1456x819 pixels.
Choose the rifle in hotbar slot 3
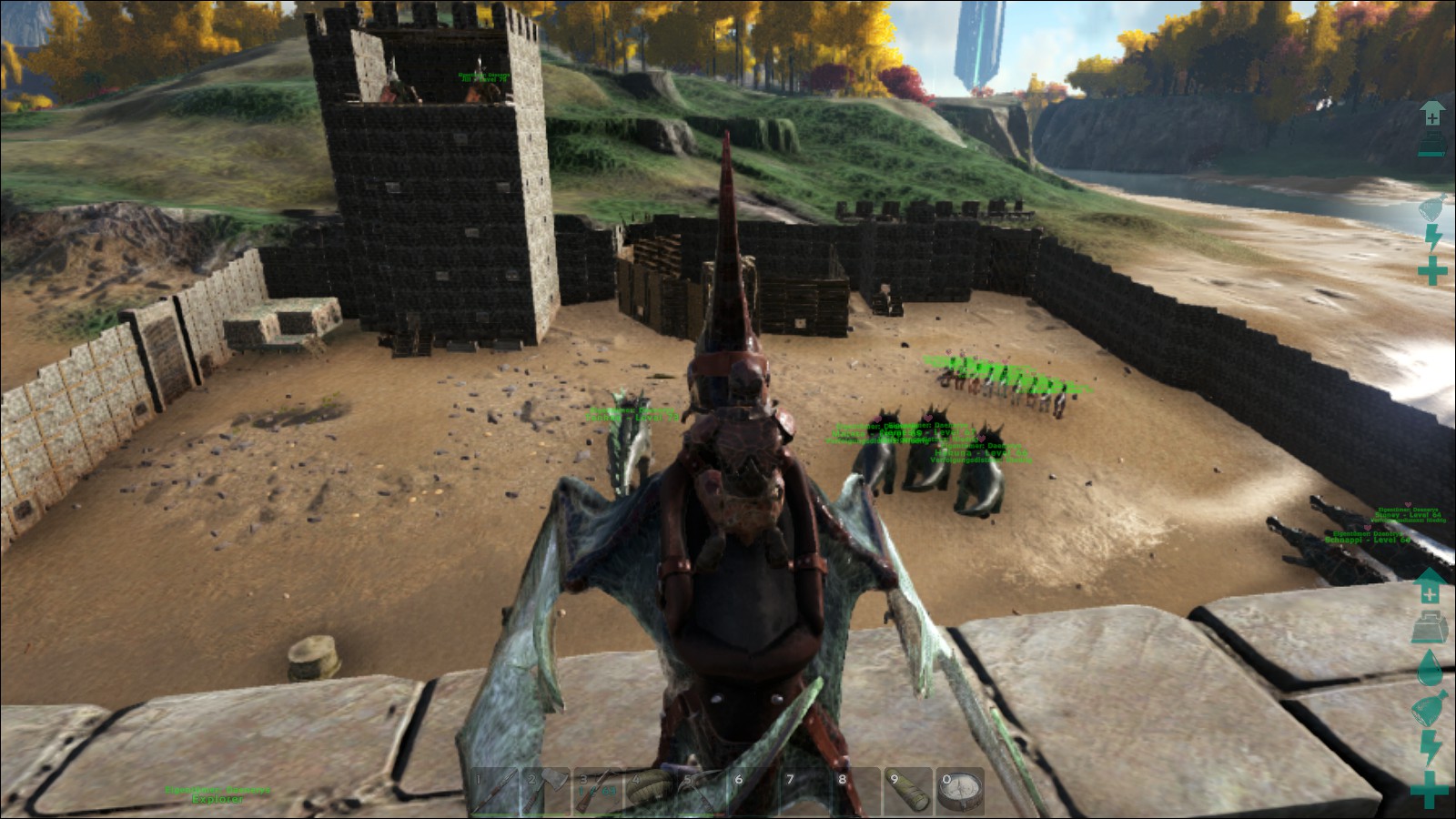pos(598,790)
